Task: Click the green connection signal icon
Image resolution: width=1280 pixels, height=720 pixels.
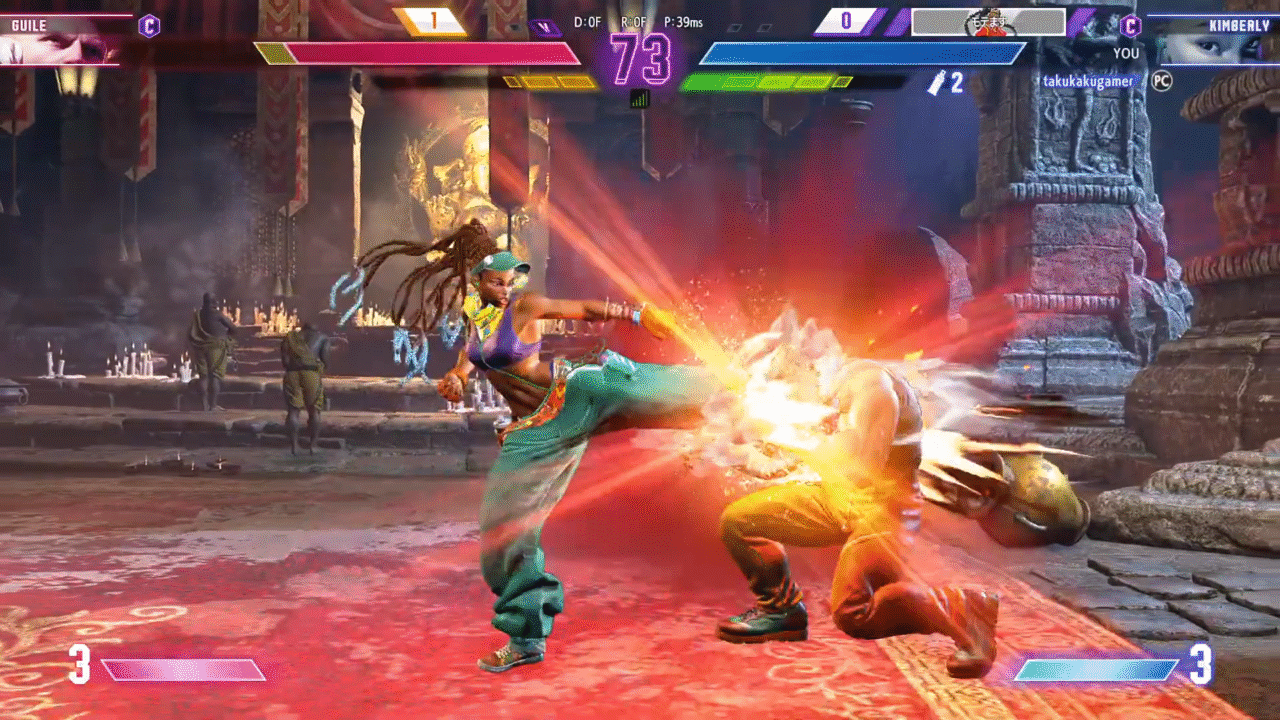Action: [639, 98]
